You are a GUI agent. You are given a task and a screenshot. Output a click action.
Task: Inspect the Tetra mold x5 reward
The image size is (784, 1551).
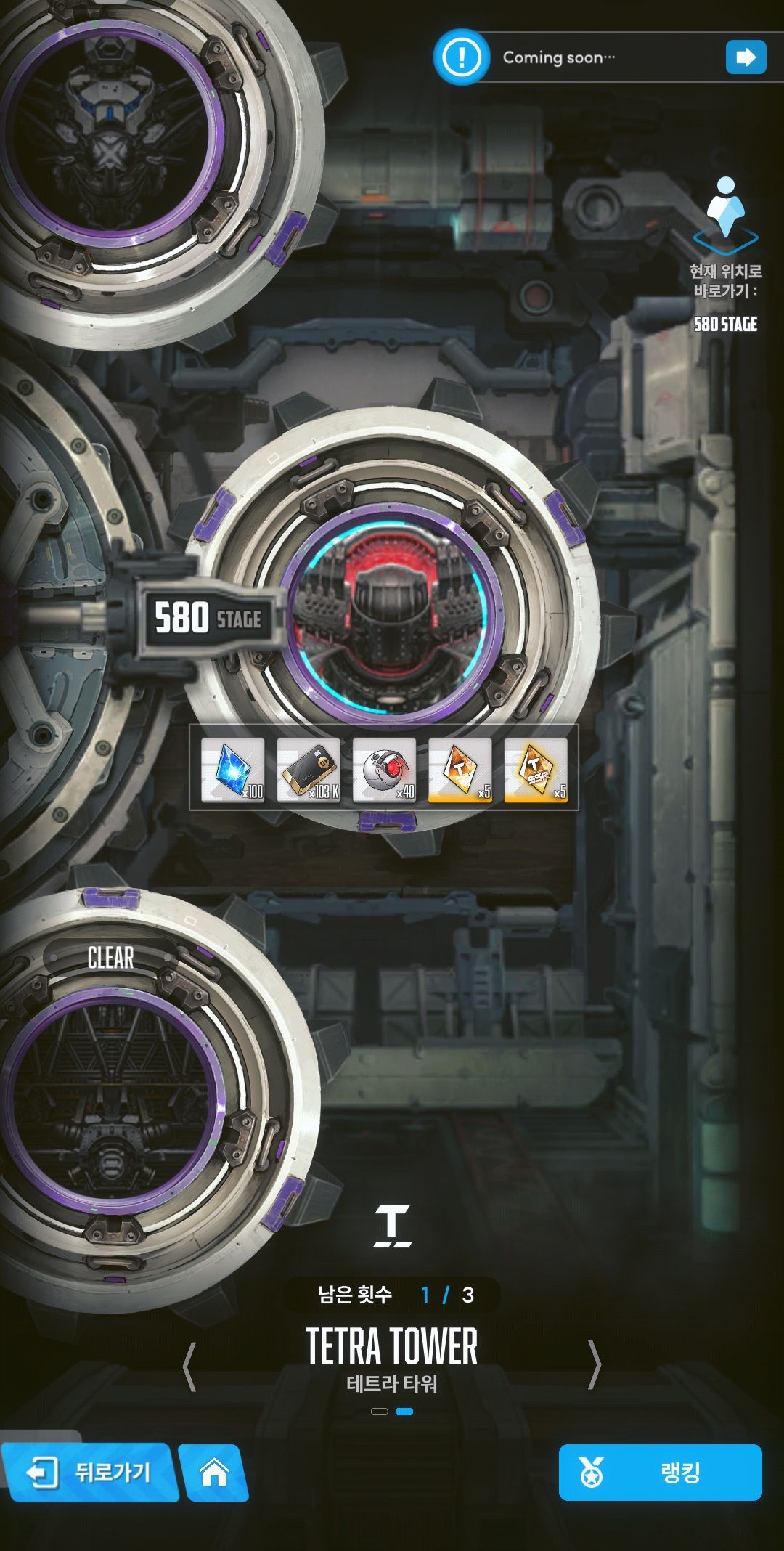click(460, 770)
